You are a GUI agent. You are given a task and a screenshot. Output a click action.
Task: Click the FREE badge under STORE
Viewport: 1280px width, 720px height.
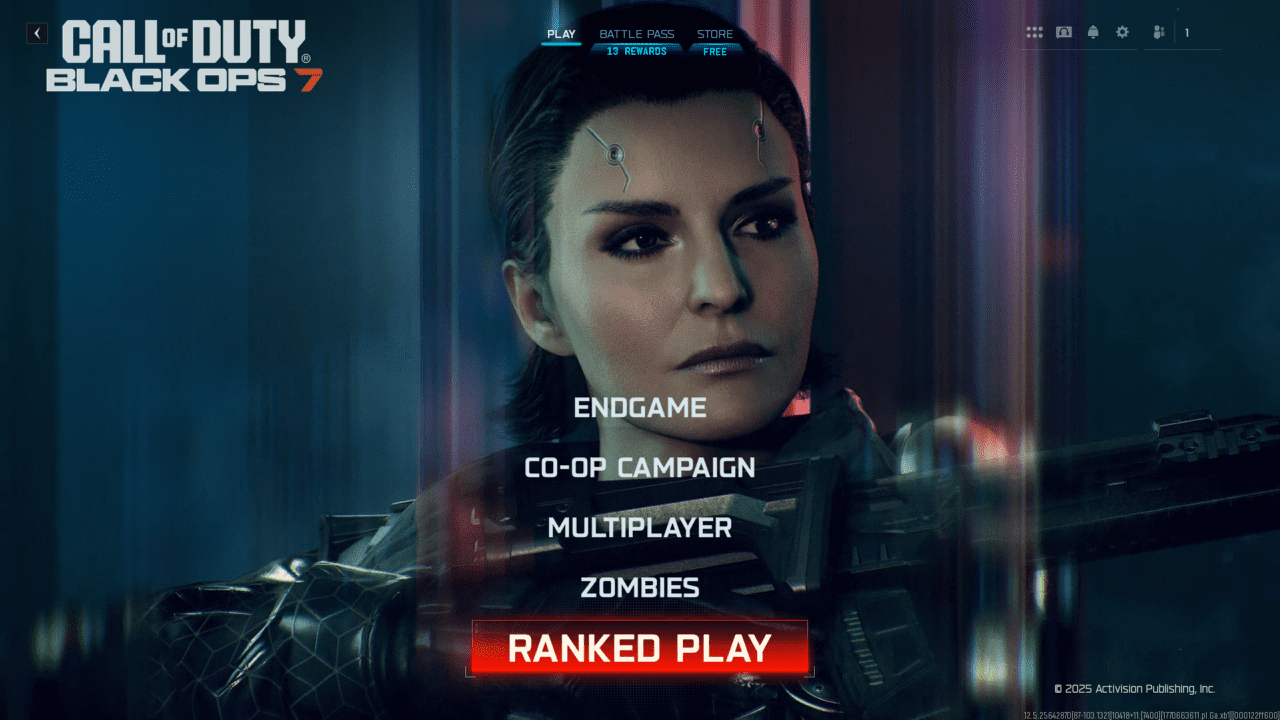click(714, 49)
